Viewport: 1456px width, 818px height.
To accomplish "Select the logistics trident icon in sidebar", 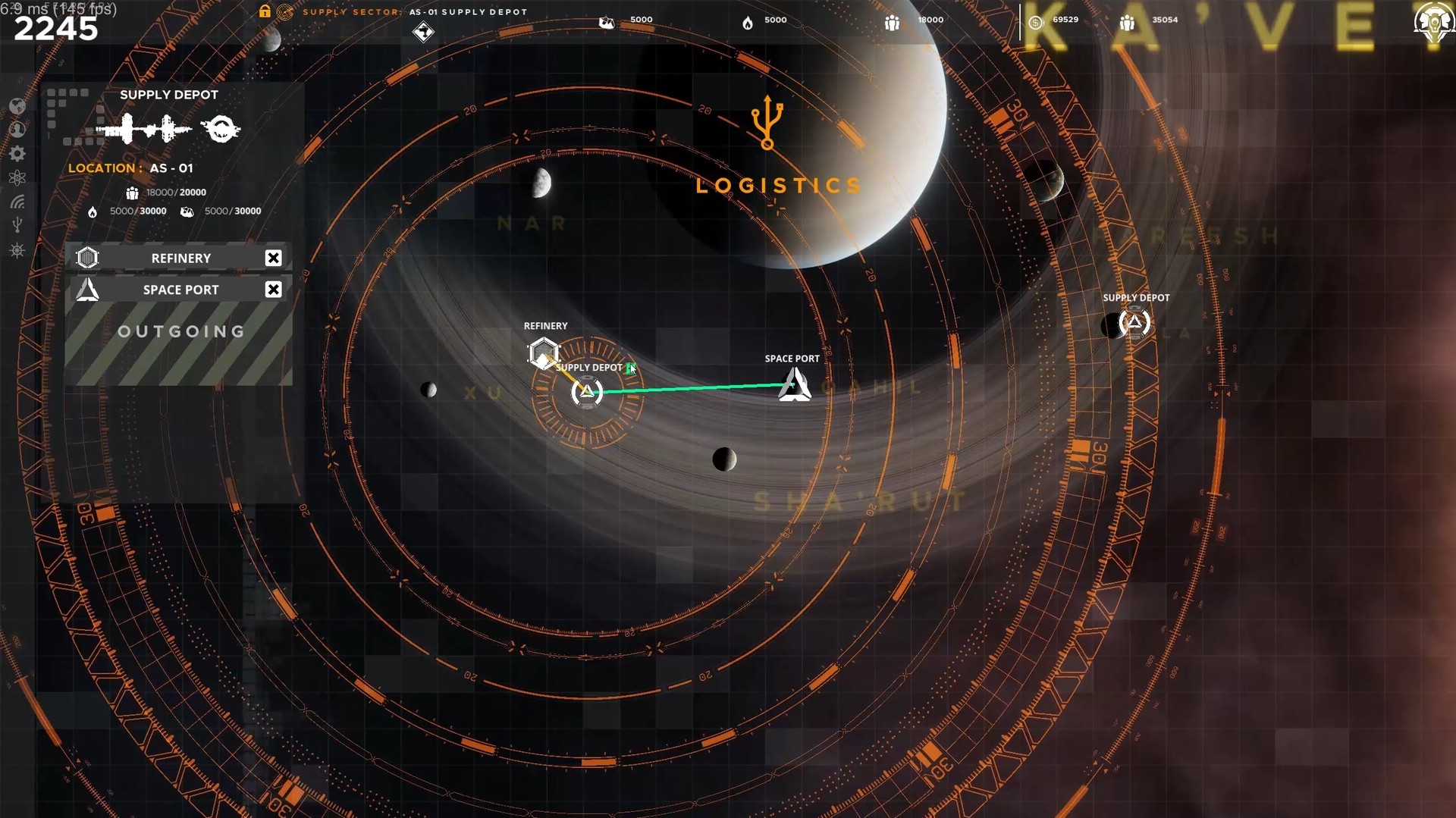I will tap(18, 224).
